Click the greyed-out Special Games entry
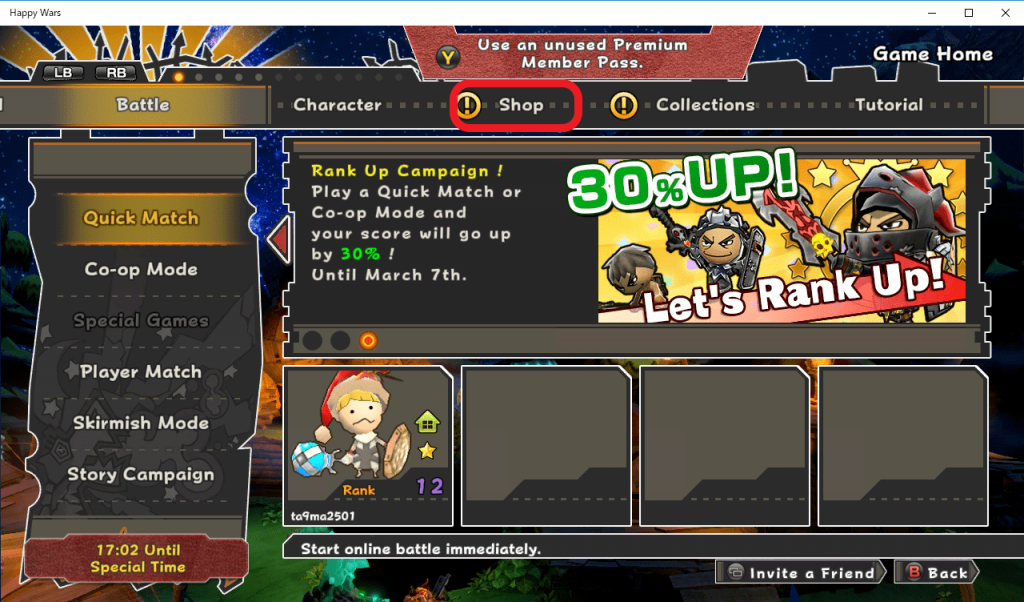The width and height of the screenshot is (1024, 602). pos(141,321)
